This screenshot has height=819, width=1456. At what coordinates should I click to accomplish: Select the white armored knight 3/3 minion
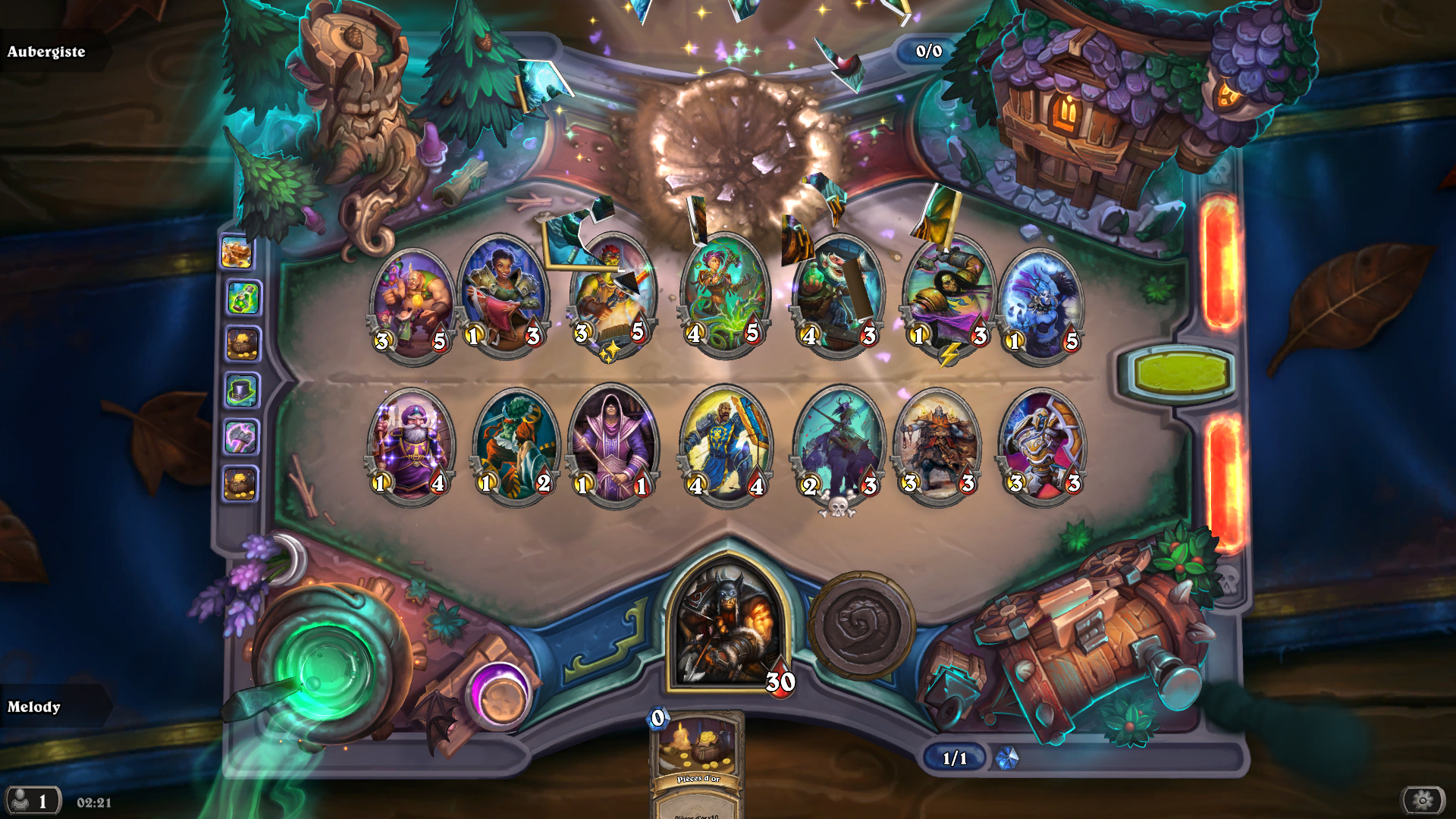pos(1043,445)
